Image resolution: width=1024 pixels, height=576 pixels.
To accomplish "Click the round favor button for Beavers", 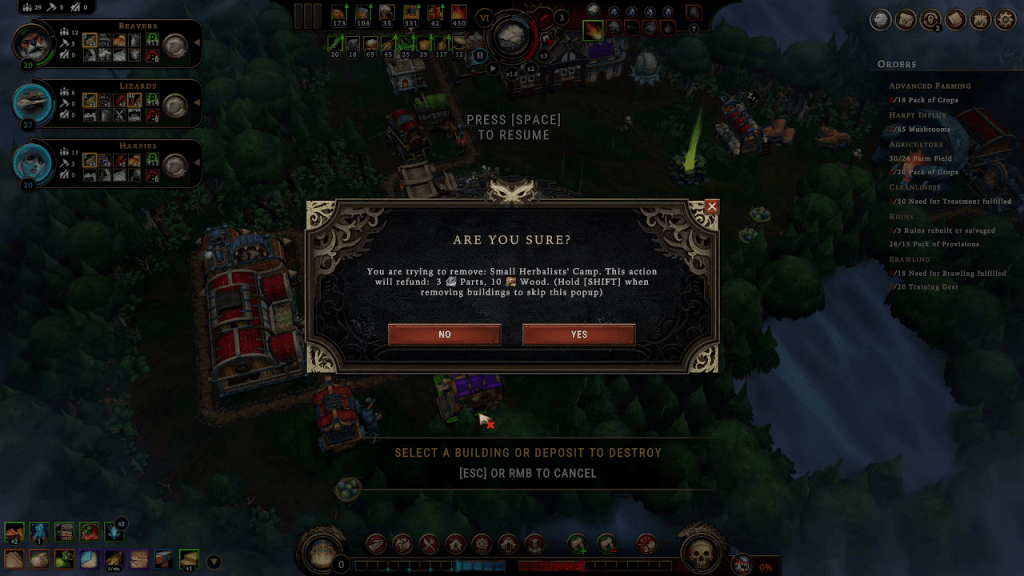I will tap(175, 44).
